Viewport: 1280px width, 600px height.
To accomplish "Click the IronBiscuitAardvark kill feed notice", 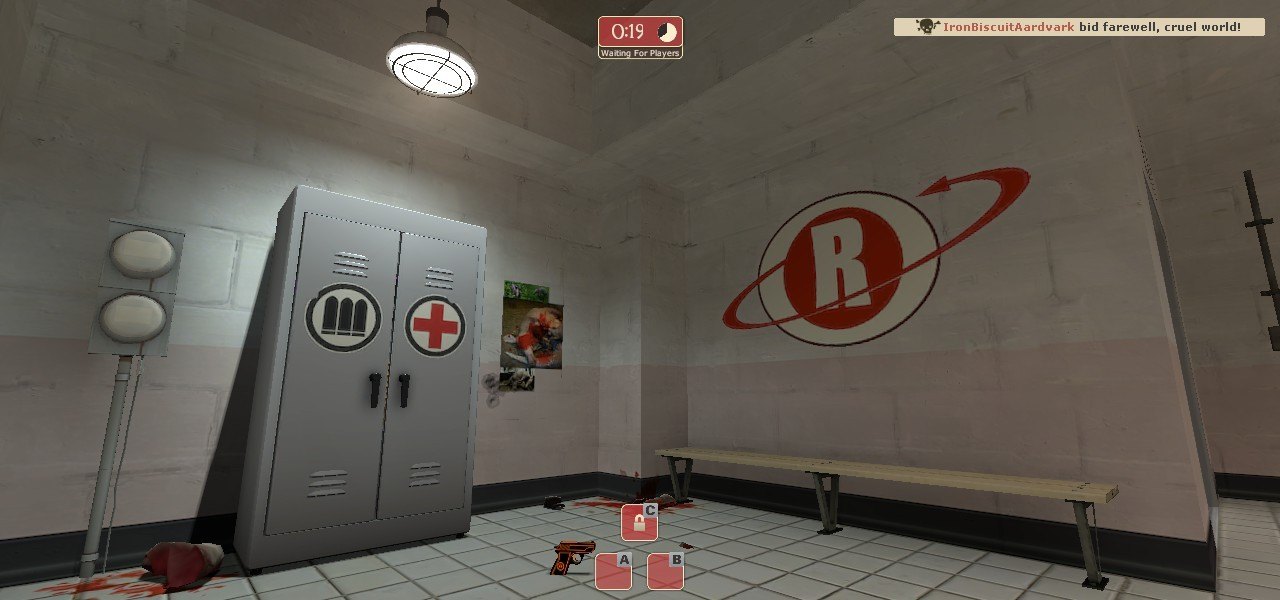I will click(1079, 27).
